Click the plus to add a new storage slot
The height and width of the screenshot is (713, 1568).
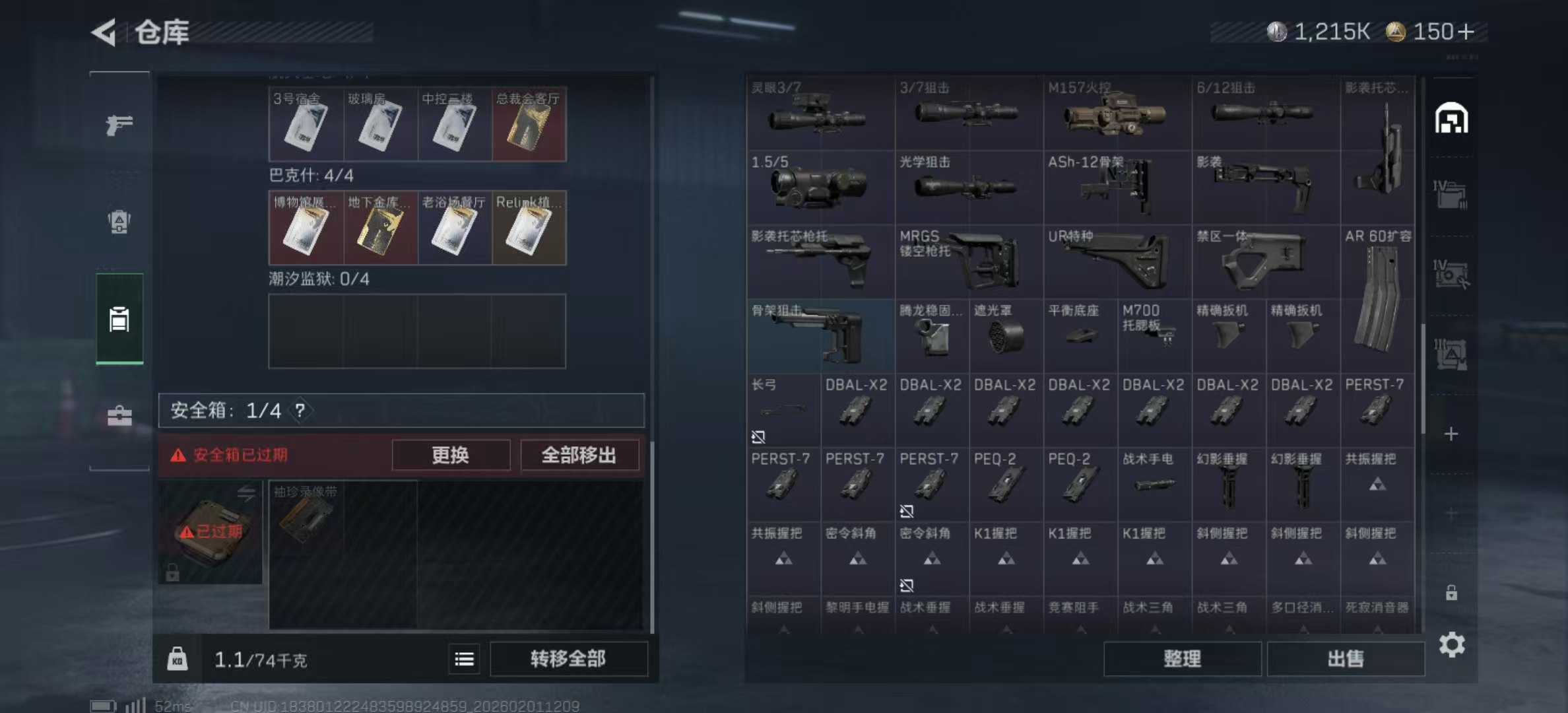click(1450, 434)
